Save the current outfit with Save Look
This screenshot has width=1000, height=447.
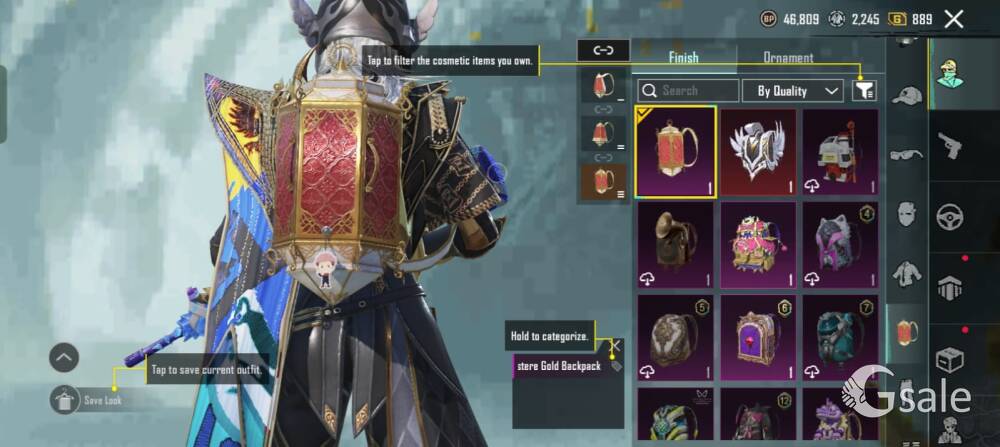coord(64,399)
